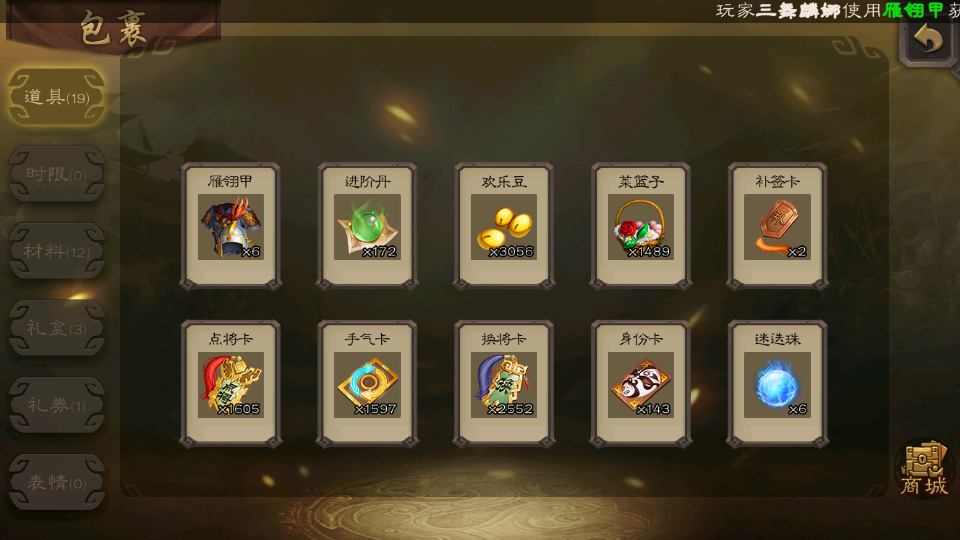The width and height of the screenshot is (960, 540).
Task: Select the 表情 emoticon tab
Action: tap(56, 482)
